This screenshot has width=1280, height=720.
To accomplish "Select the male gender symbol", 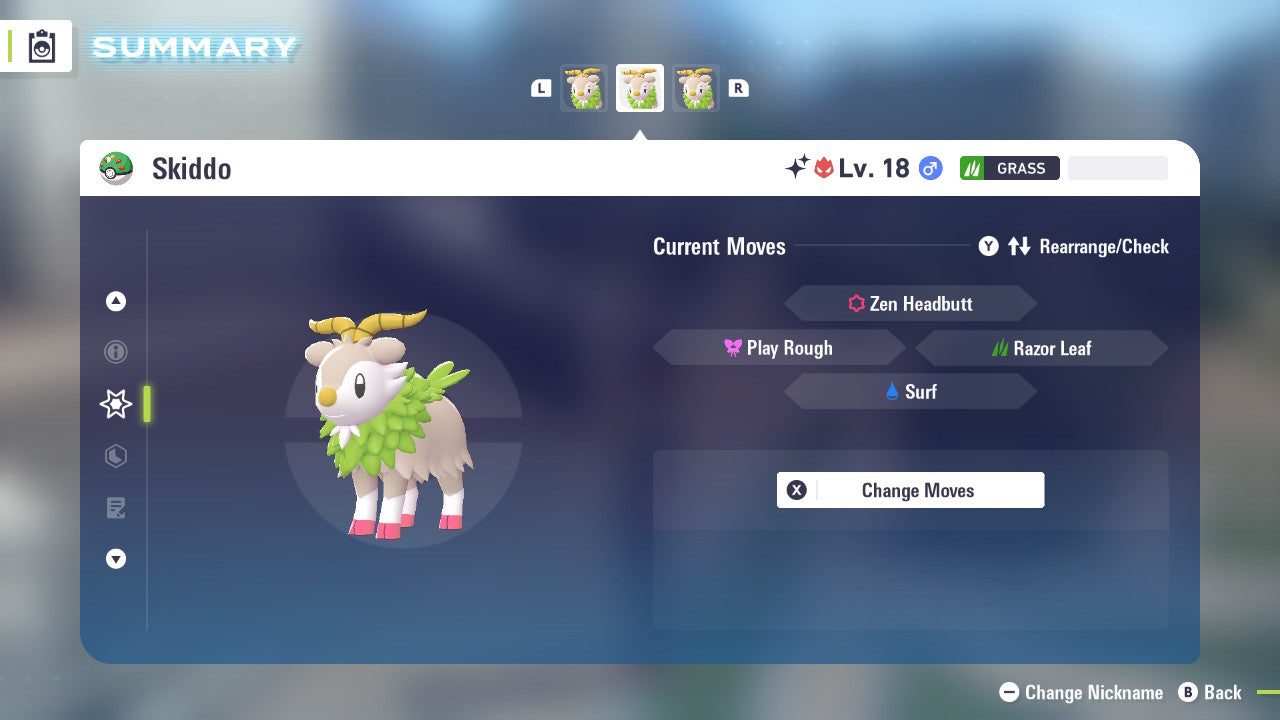I will 930,168.
